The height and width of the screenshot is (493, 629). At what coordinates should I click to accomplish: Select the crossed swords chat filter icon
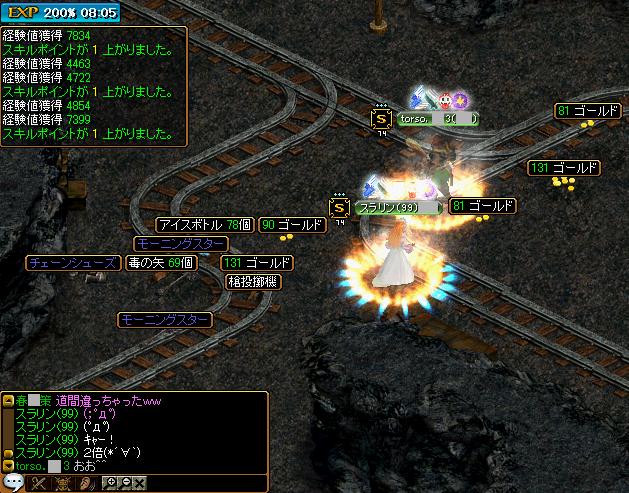pyautogui.click(x=40, y=483)
